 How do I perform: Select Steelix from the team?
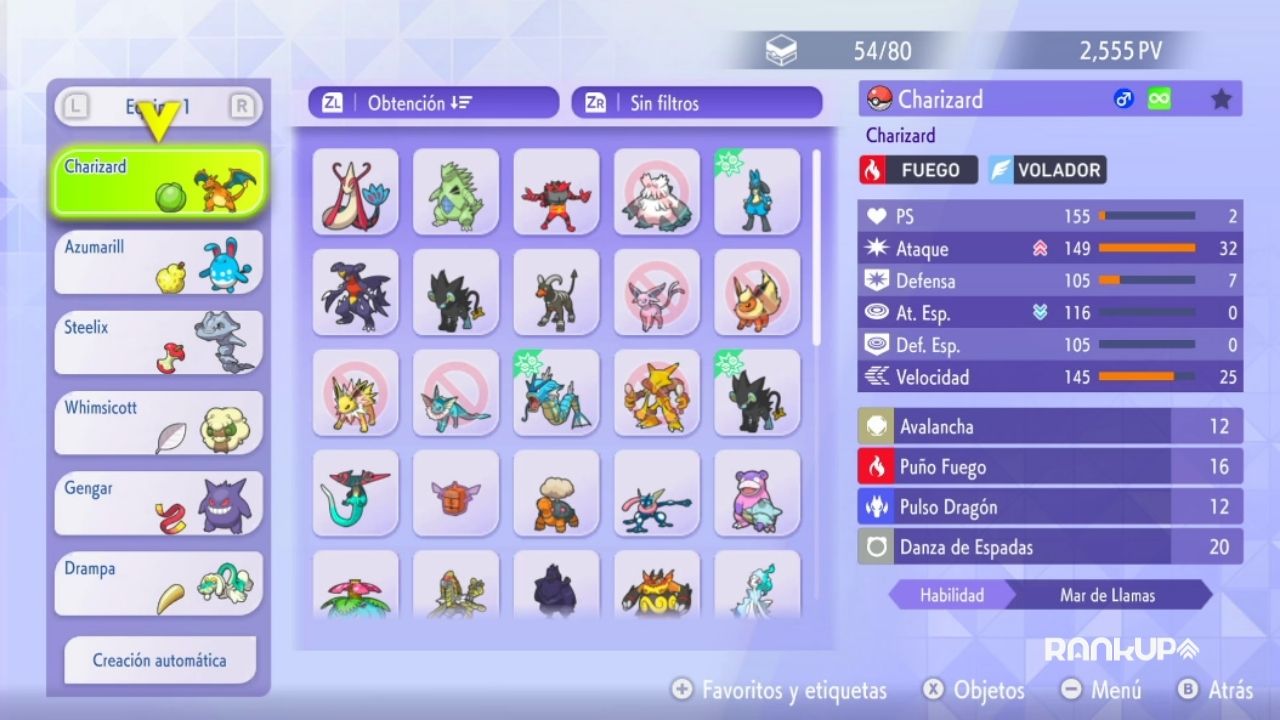pyautogui.click(x=159, y=342)
